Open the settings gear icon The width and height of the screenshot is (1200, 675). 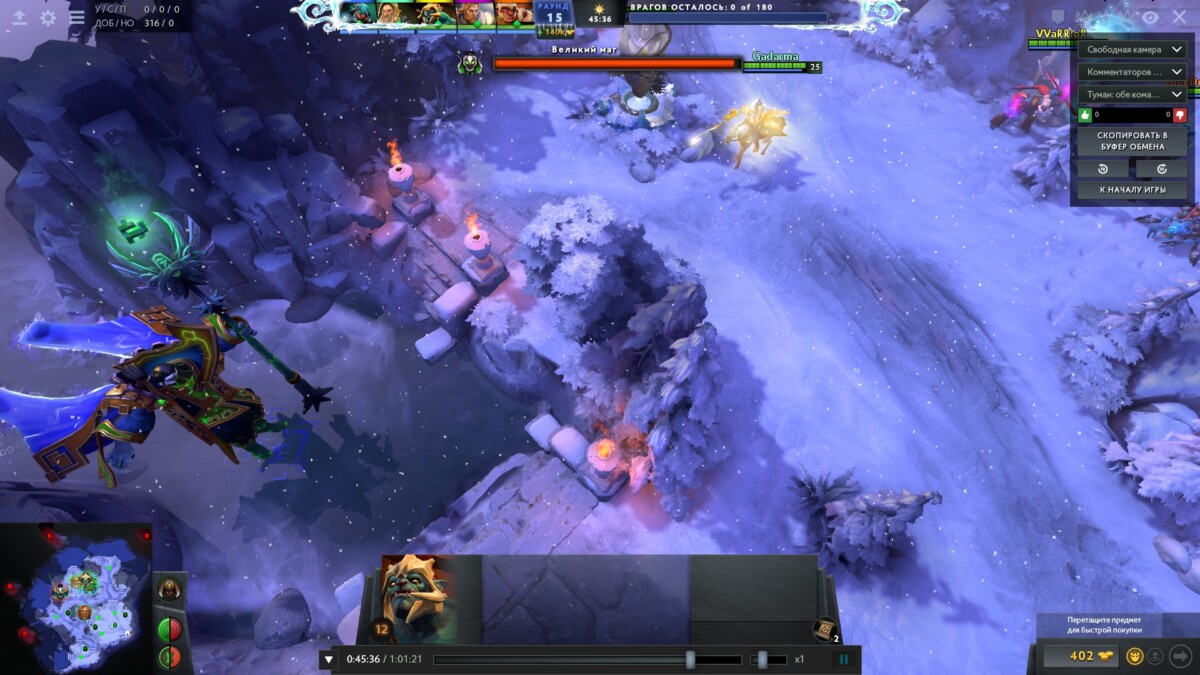(48, 18)
